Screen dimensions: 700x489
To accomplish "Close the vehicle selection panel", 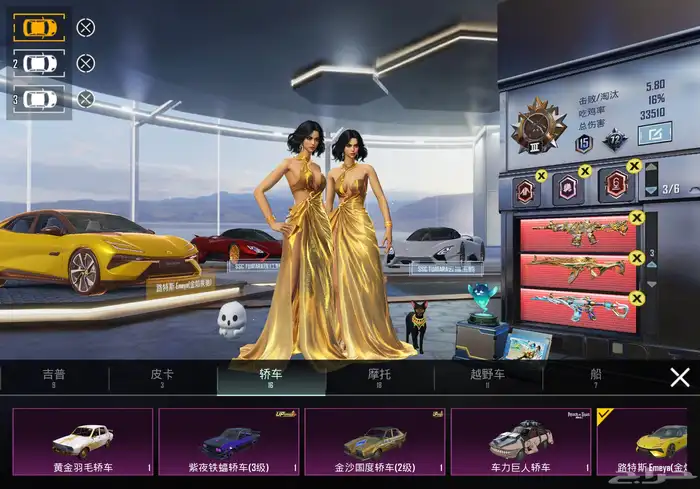I will (680, 377).
